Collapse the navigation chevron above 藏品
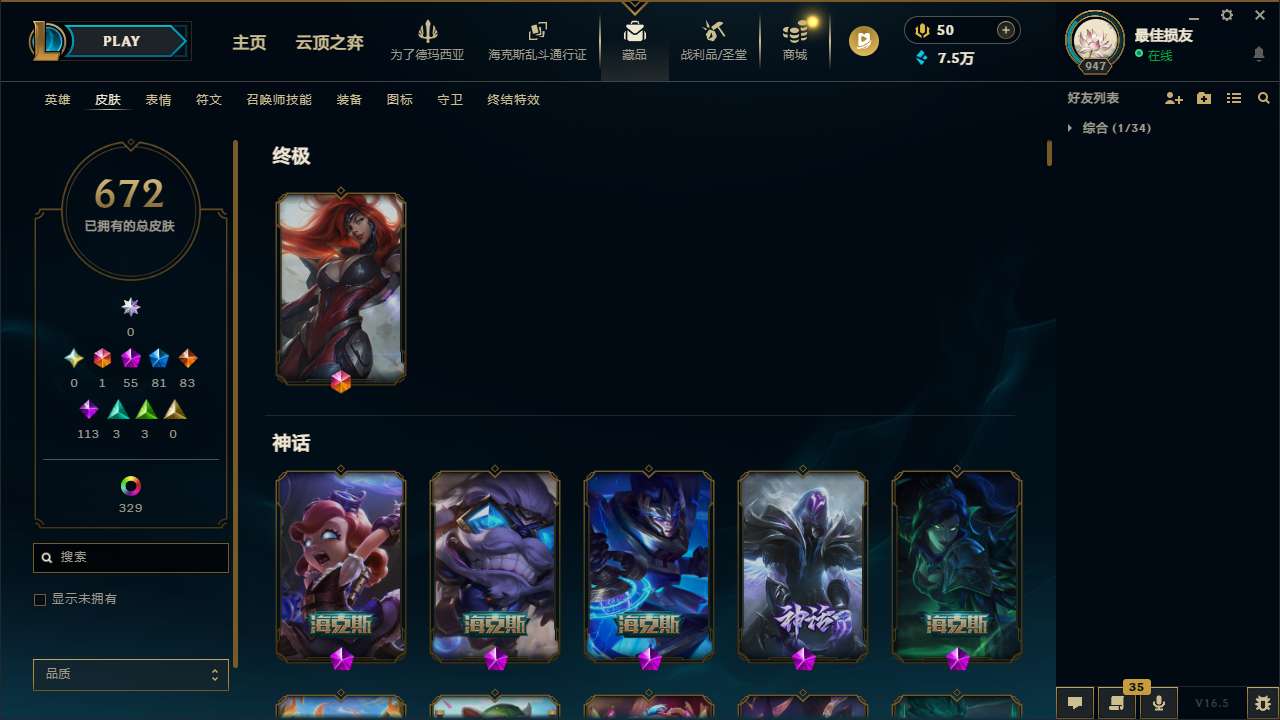The width and height of the screenshot is (1280, 720). (634, 8)
